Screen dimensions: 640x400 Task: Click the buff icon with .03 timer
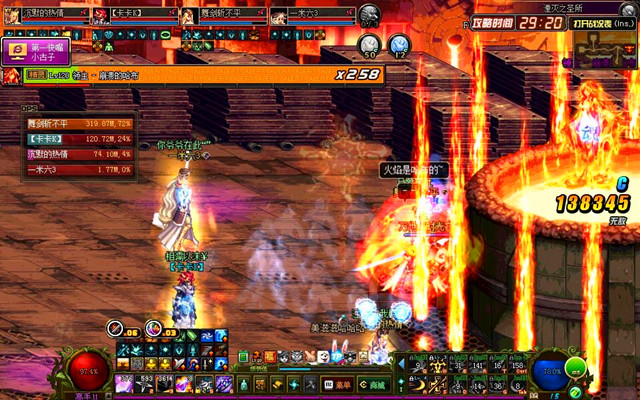tap(153, 329)
